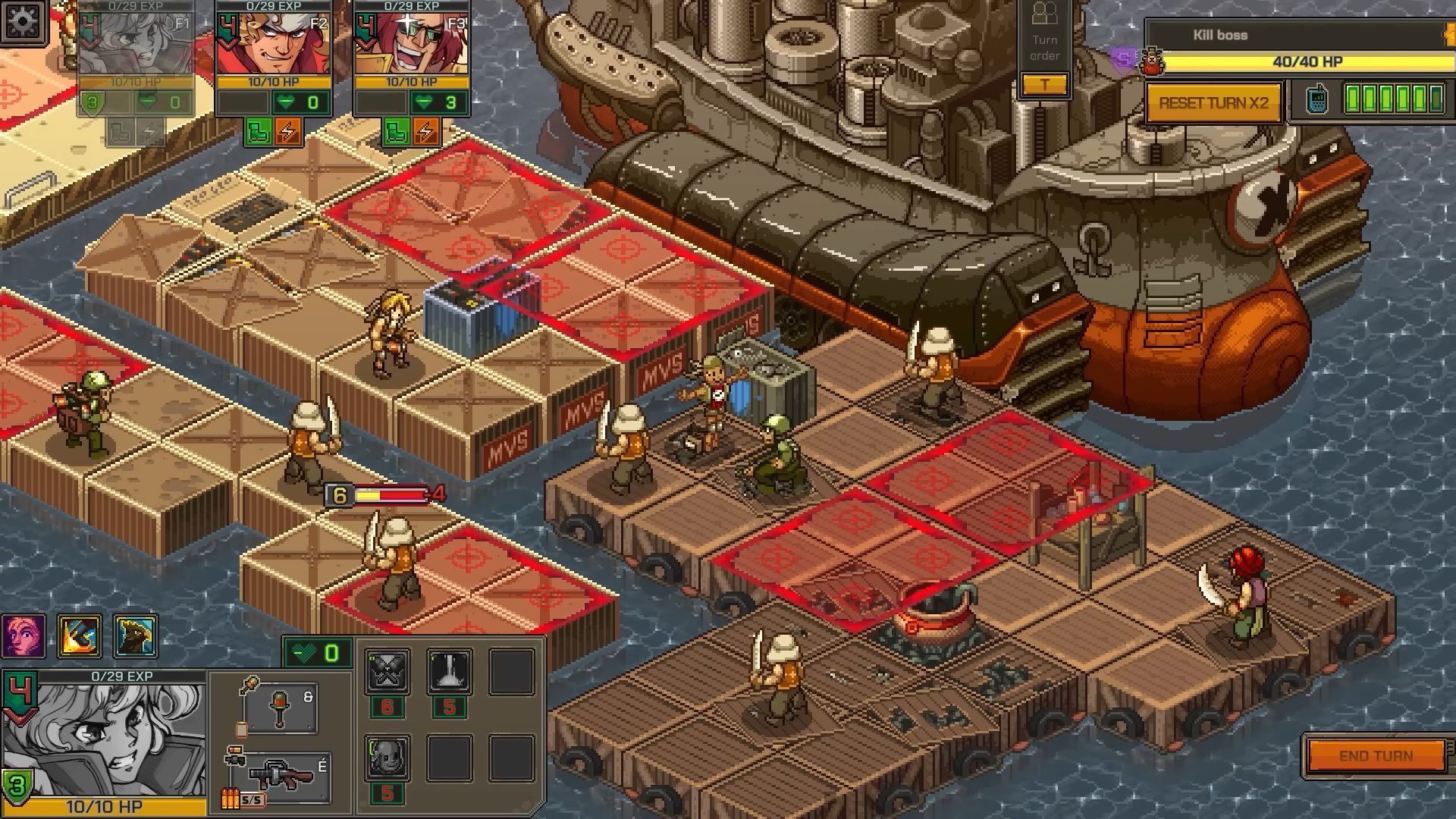Viewport: 1456px width, 819px height.
Task: Use the helmeted face skill
Action: pyautogui.click(x=388, y=757)
